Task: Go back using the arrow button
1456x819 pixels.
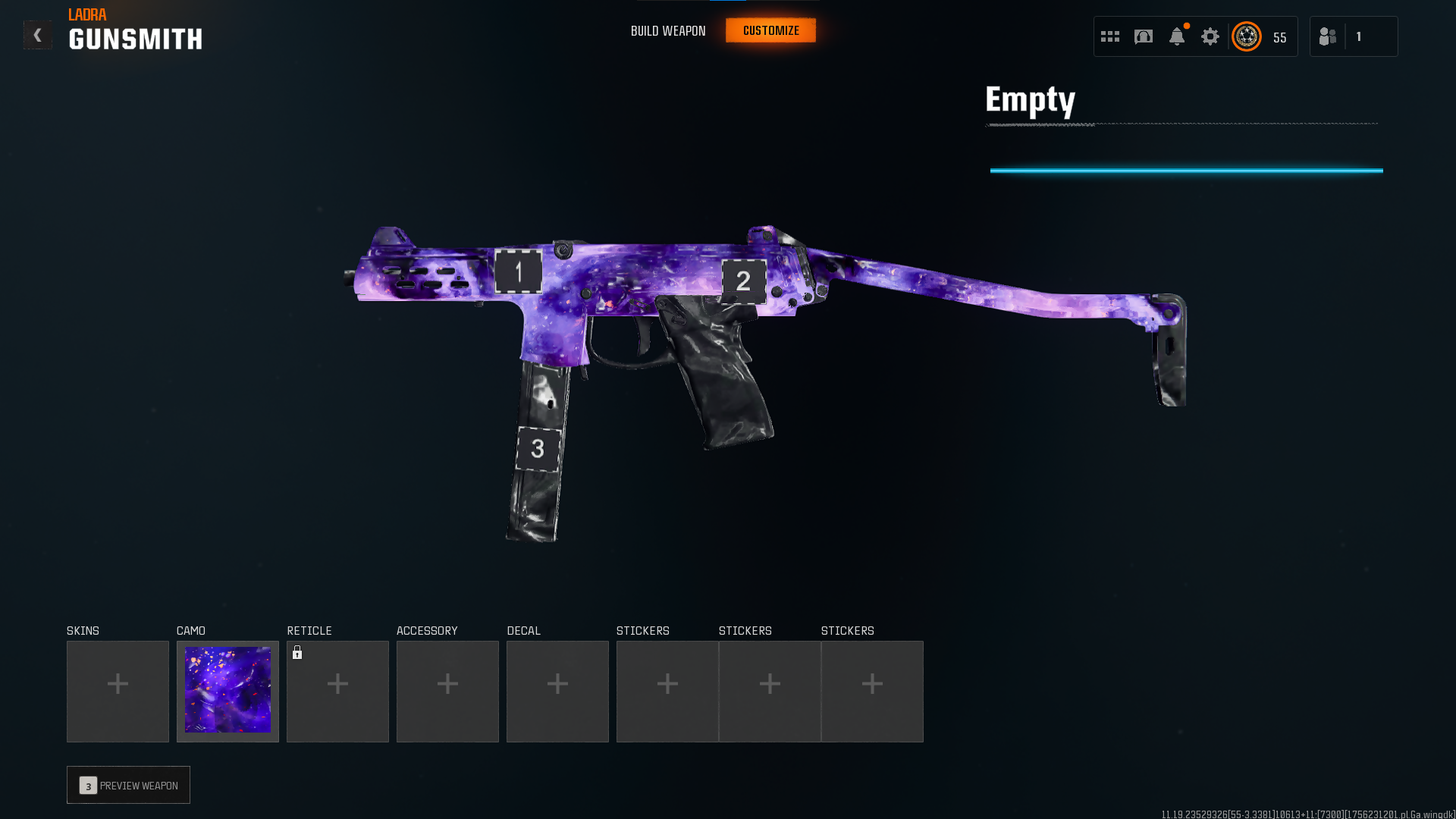Action: [37, 35]
